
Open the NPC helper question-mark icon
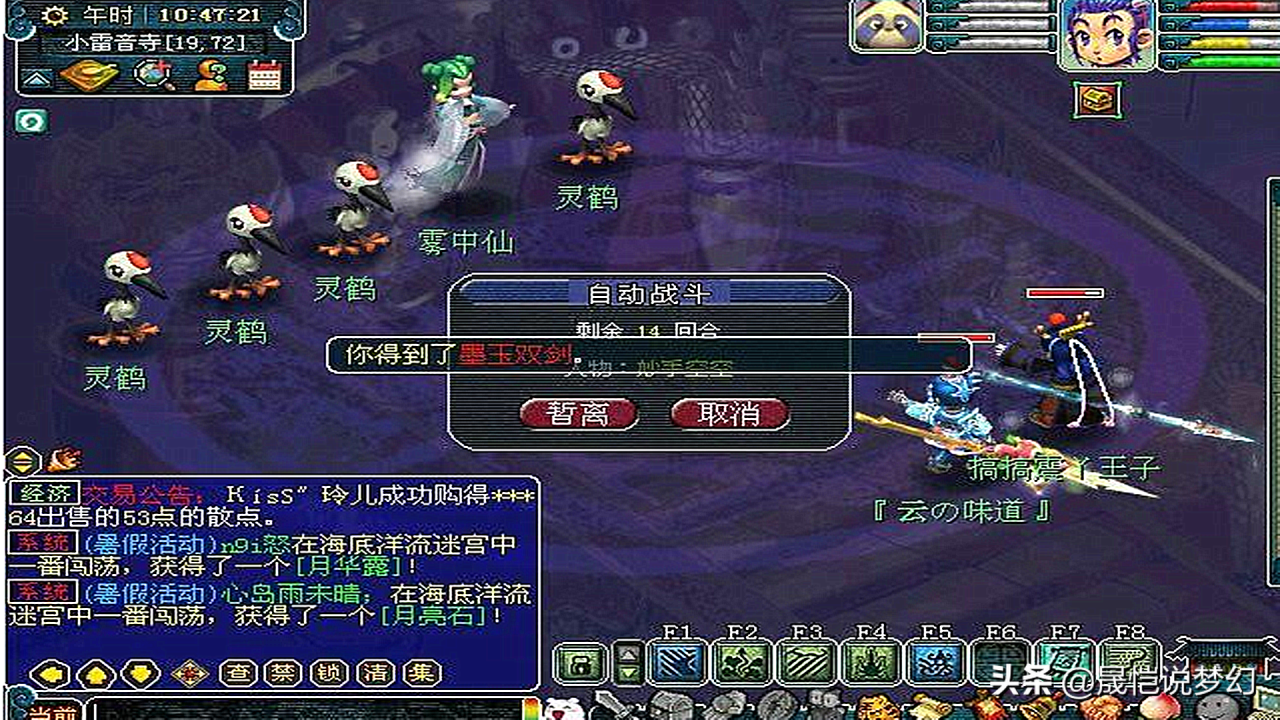point(209,76)
